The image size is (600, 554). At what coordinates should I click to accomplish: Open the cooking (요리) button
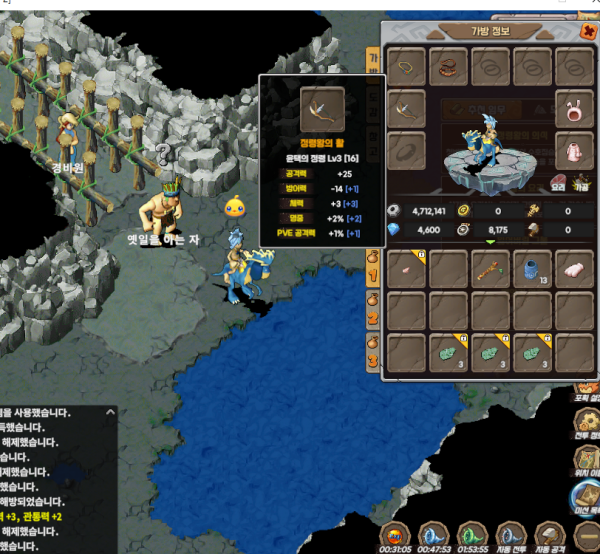[x=558, y=185]
